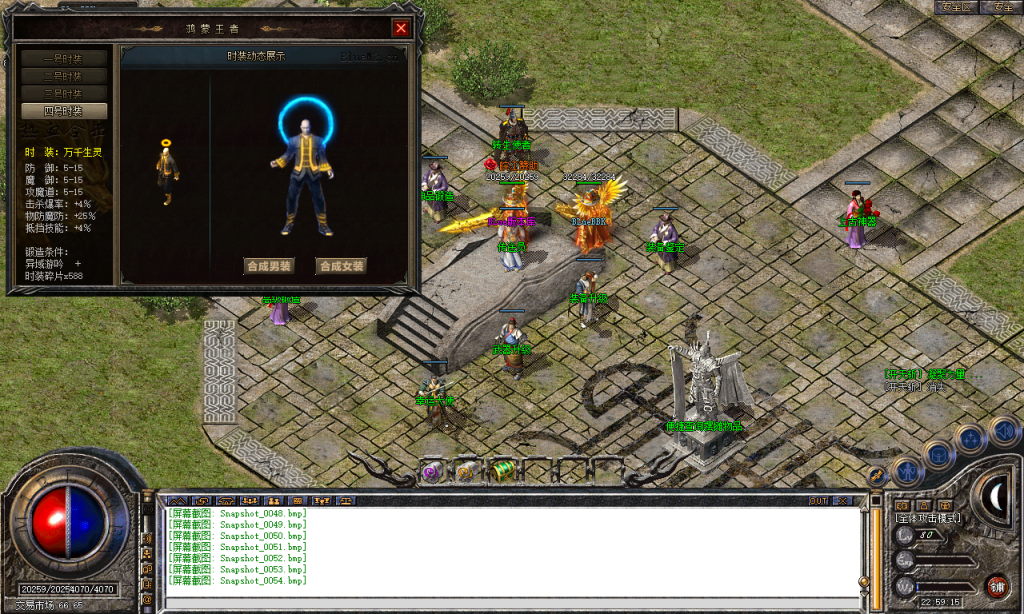1024x614 pixels.
Task: Open the green treasure chest belt item
Action: [x=502, y=471]
